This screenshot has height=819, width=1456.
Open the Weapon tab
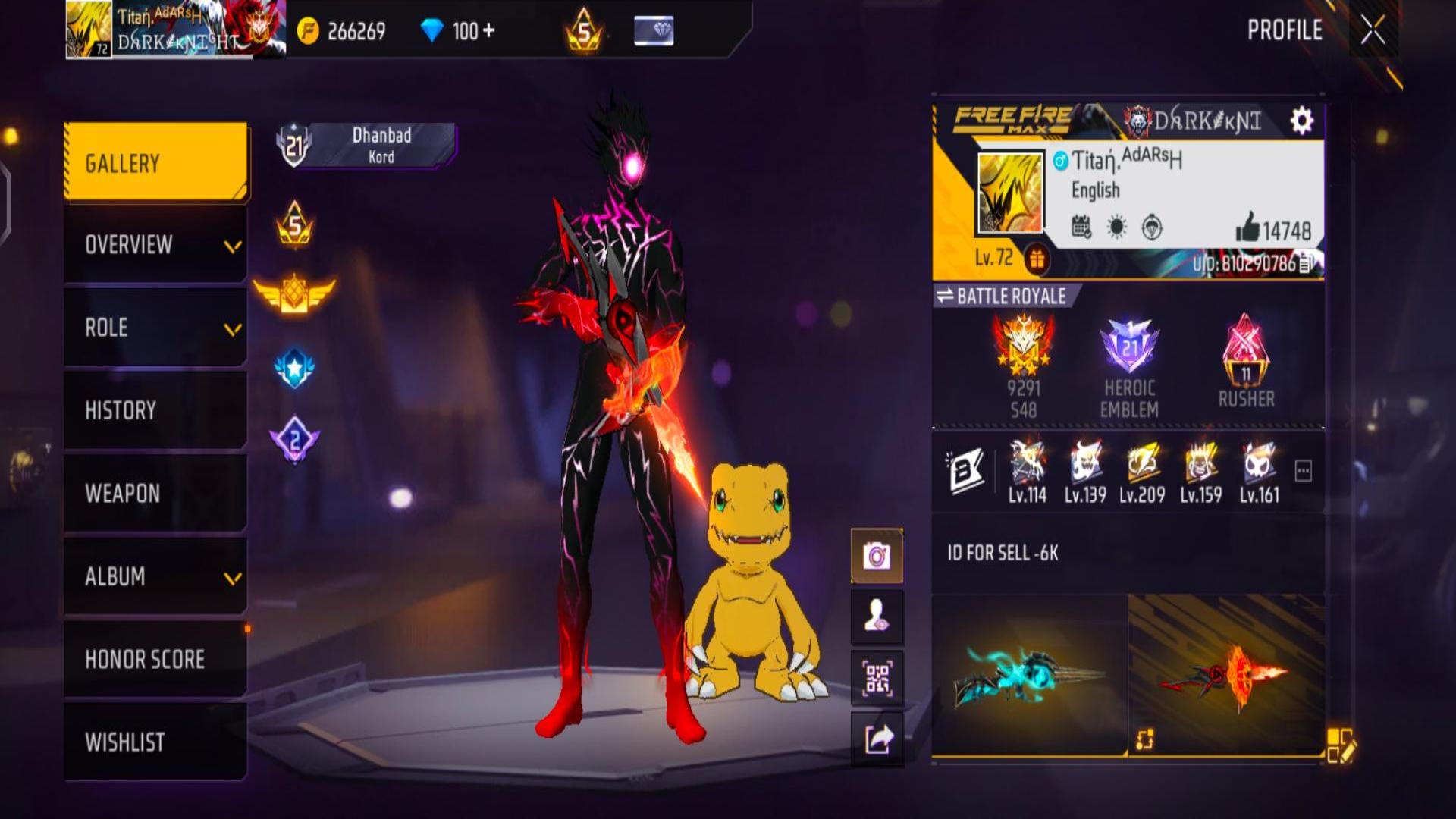pos(155,494)
